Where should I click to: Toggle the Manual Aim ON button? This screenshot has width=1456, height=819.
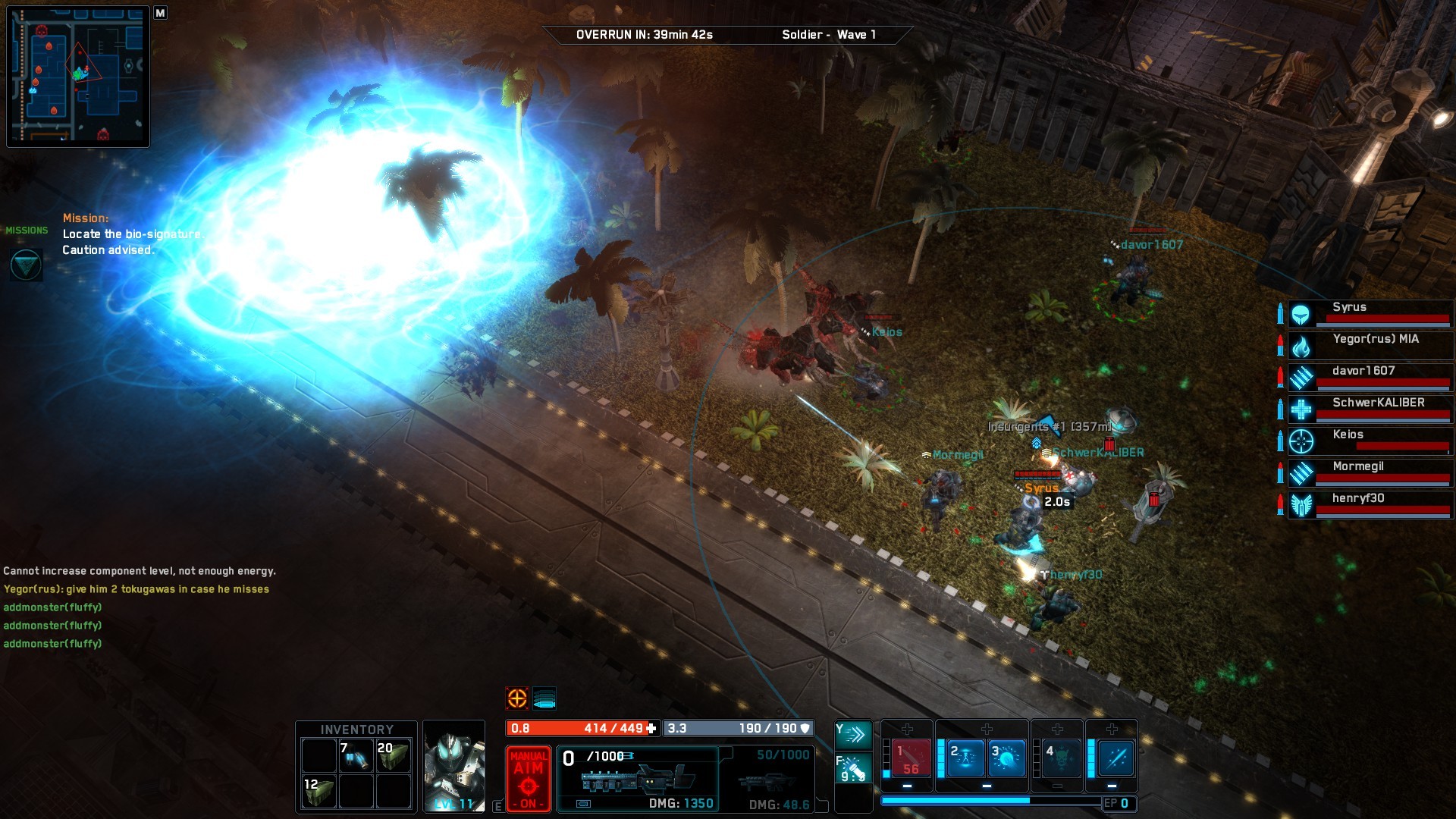(x=528, y=779)
